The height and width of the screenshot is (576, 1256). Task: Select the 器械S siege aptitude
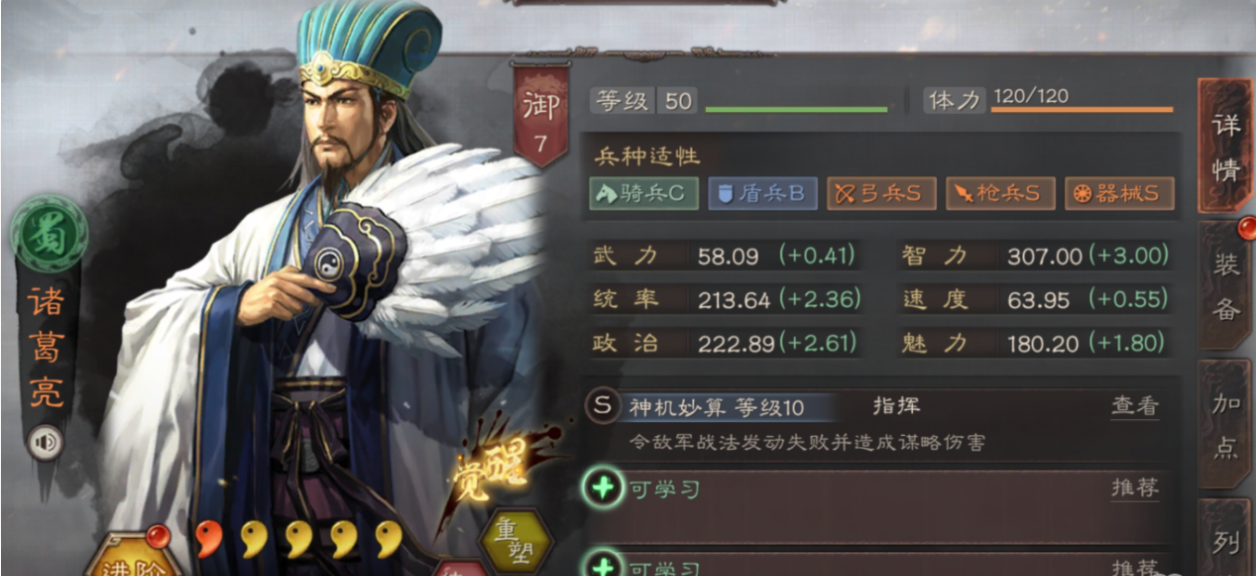click(1118, 193)
